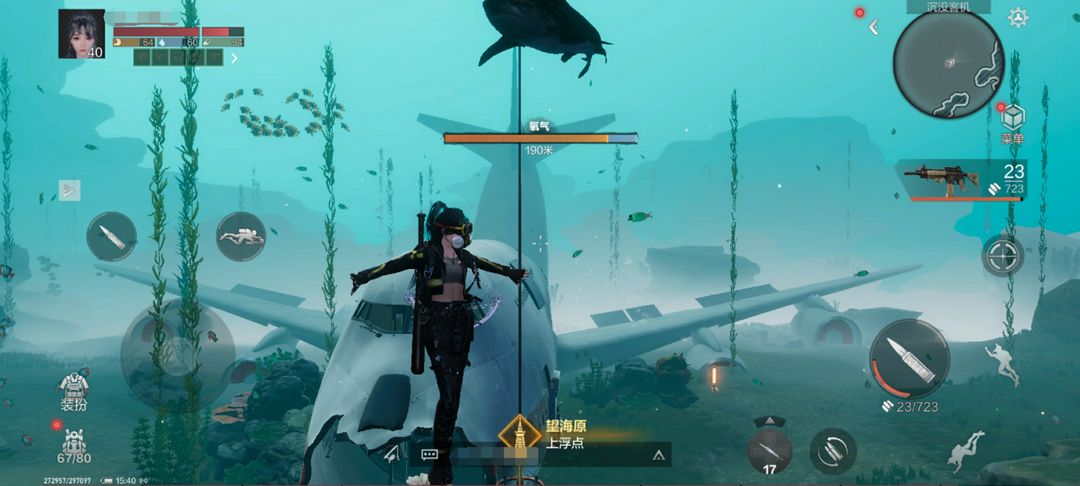This screenshot has width=1080, height=486.
Task: Collapse the panel arrow beside minimap
Action: pyautogui.click(x=873, y=27)
